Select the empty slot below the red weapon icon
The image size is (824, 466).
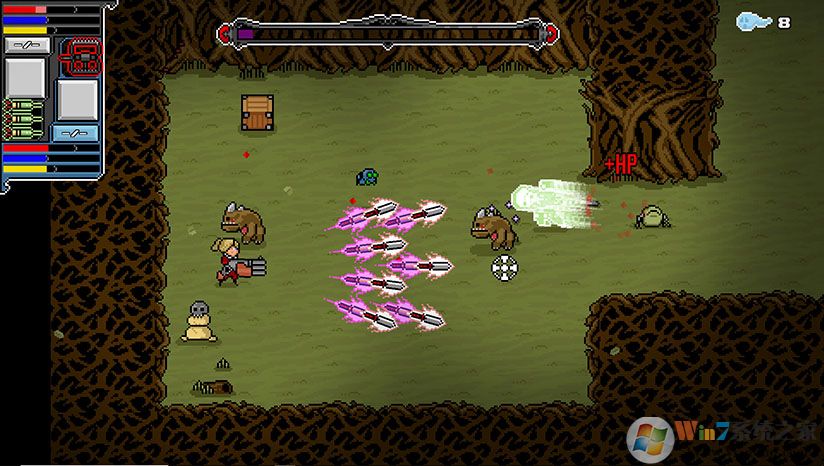[x=77, y=100]
